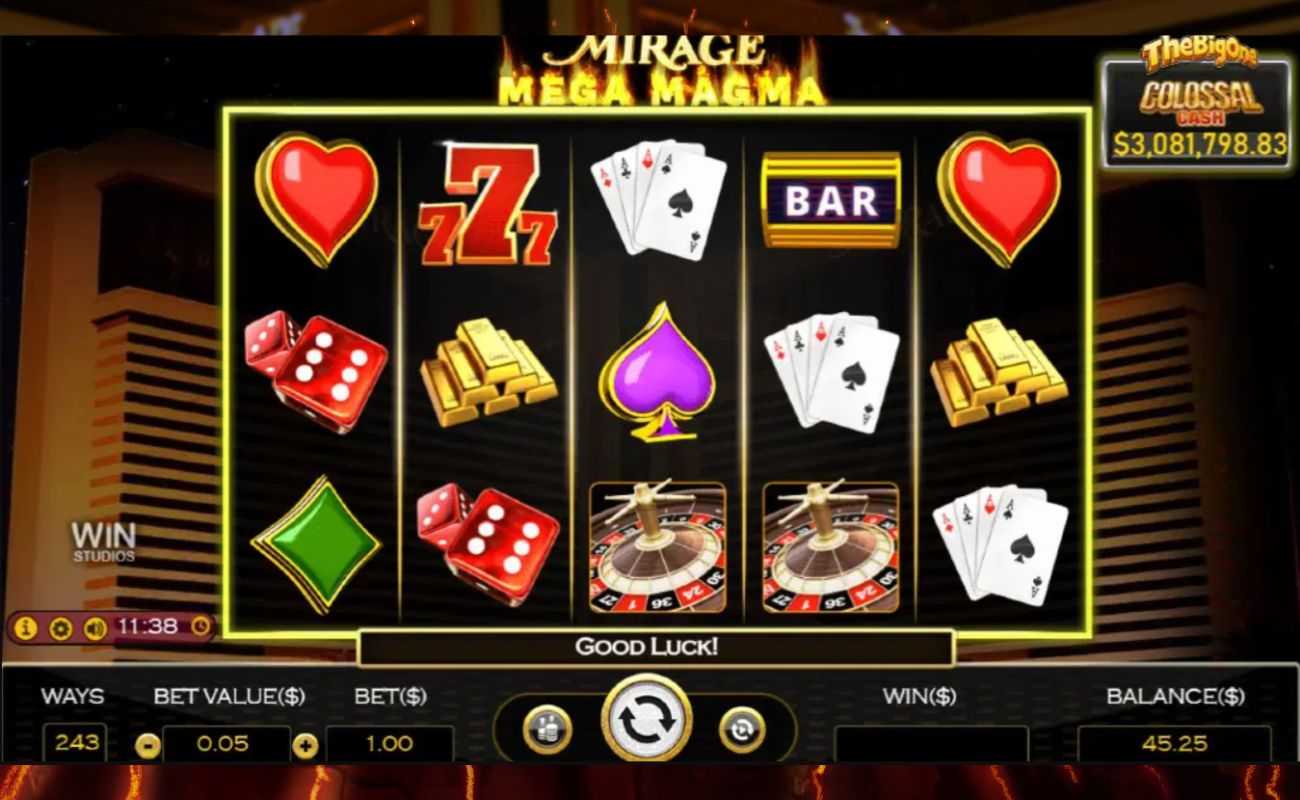This screenshot has width=1300, height=800.
Task: Click the BALANCE($) amount 45.25
Action: [x=1174, y=743]
